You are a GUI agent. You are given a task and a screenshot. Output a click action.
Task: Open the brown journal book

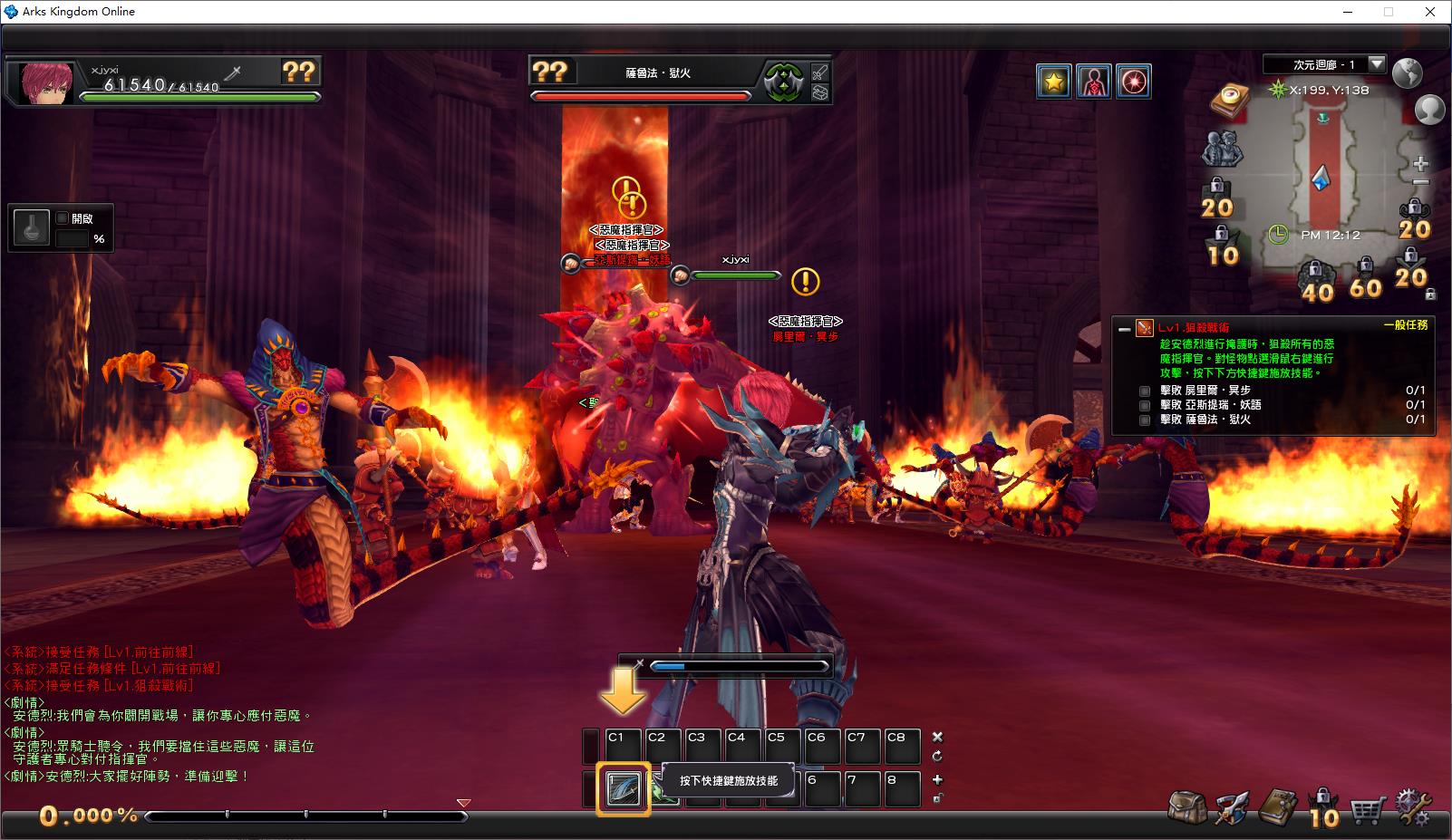(x=1278, y=806)
